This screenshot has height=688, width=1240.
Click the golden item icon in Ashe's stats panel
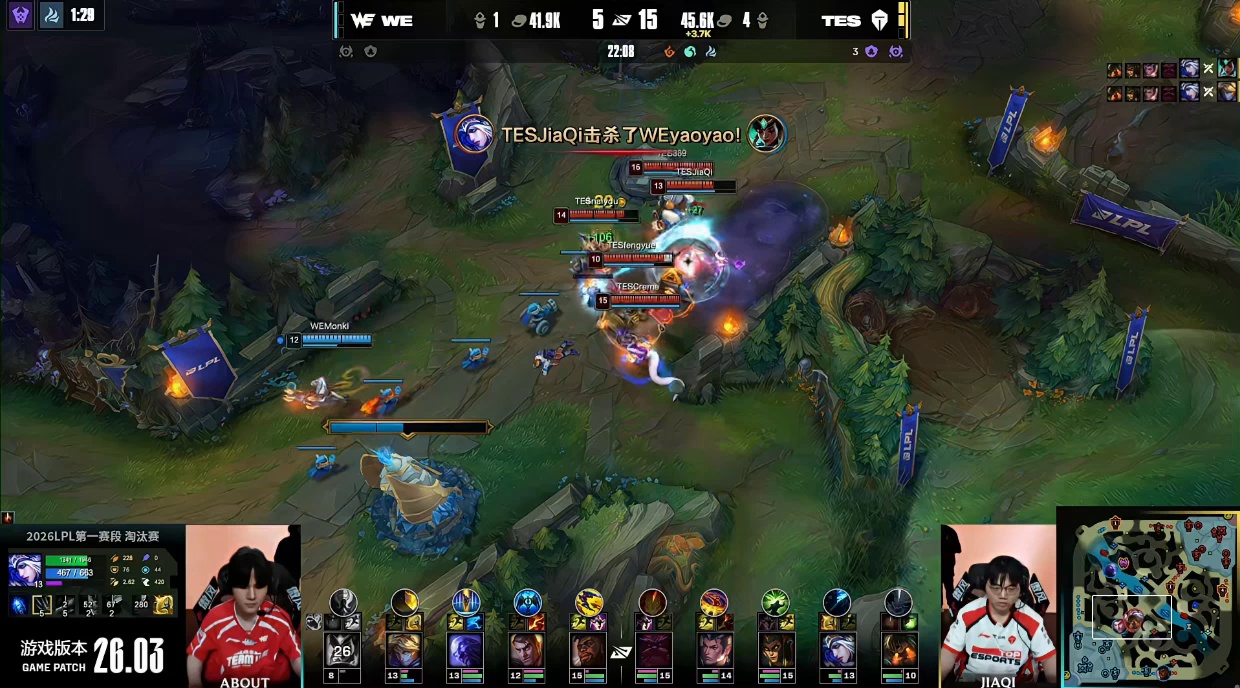pos(163,604)
